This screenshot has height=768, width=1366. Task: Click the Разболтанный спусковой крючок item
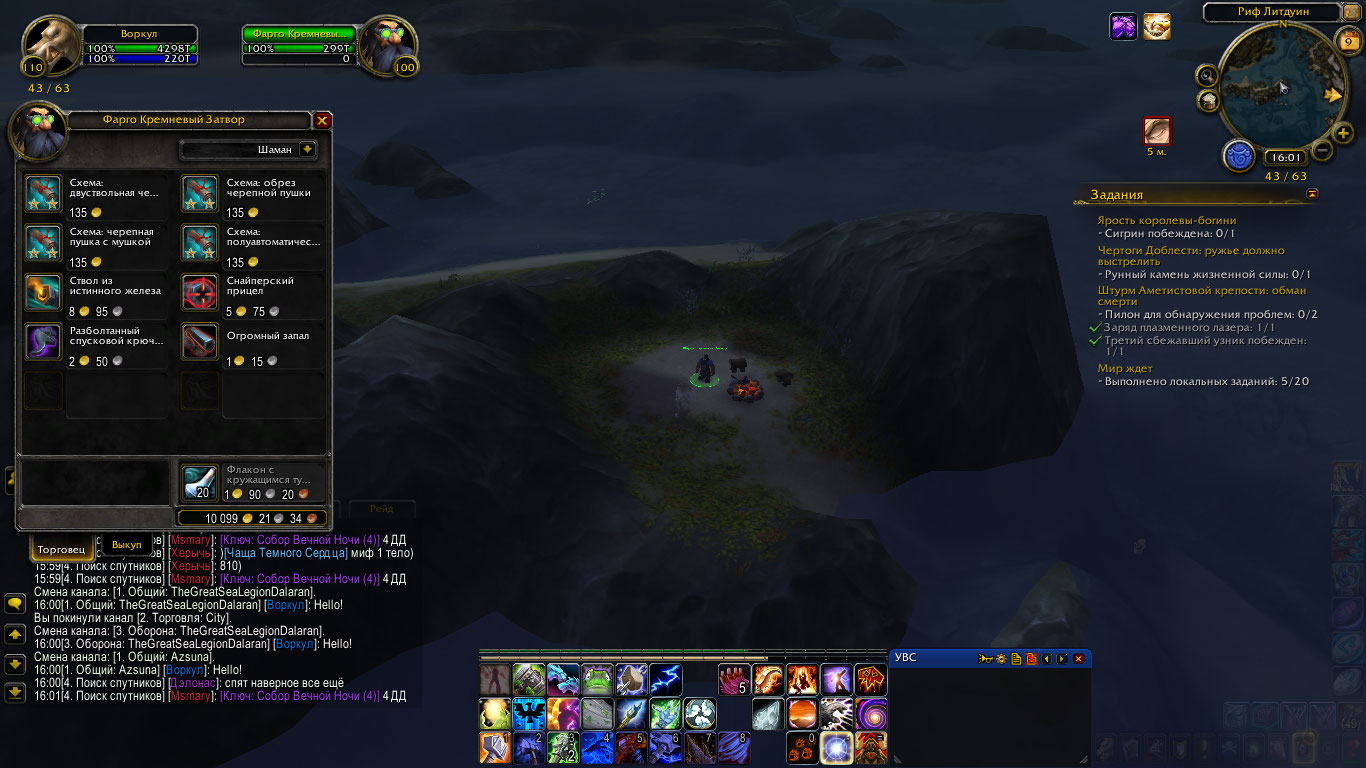43,342
